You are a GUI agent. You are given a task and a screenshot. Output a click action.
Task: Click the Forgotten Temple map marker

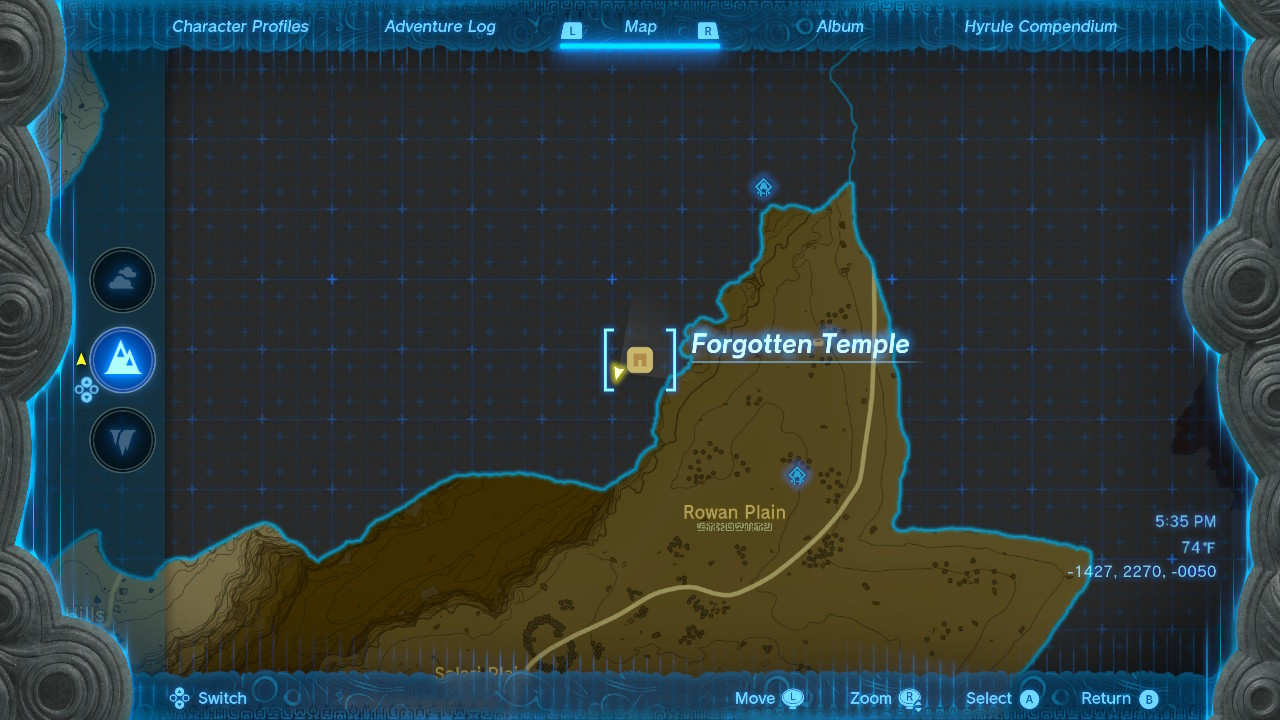pyautogui.click(x=639, y=359)
